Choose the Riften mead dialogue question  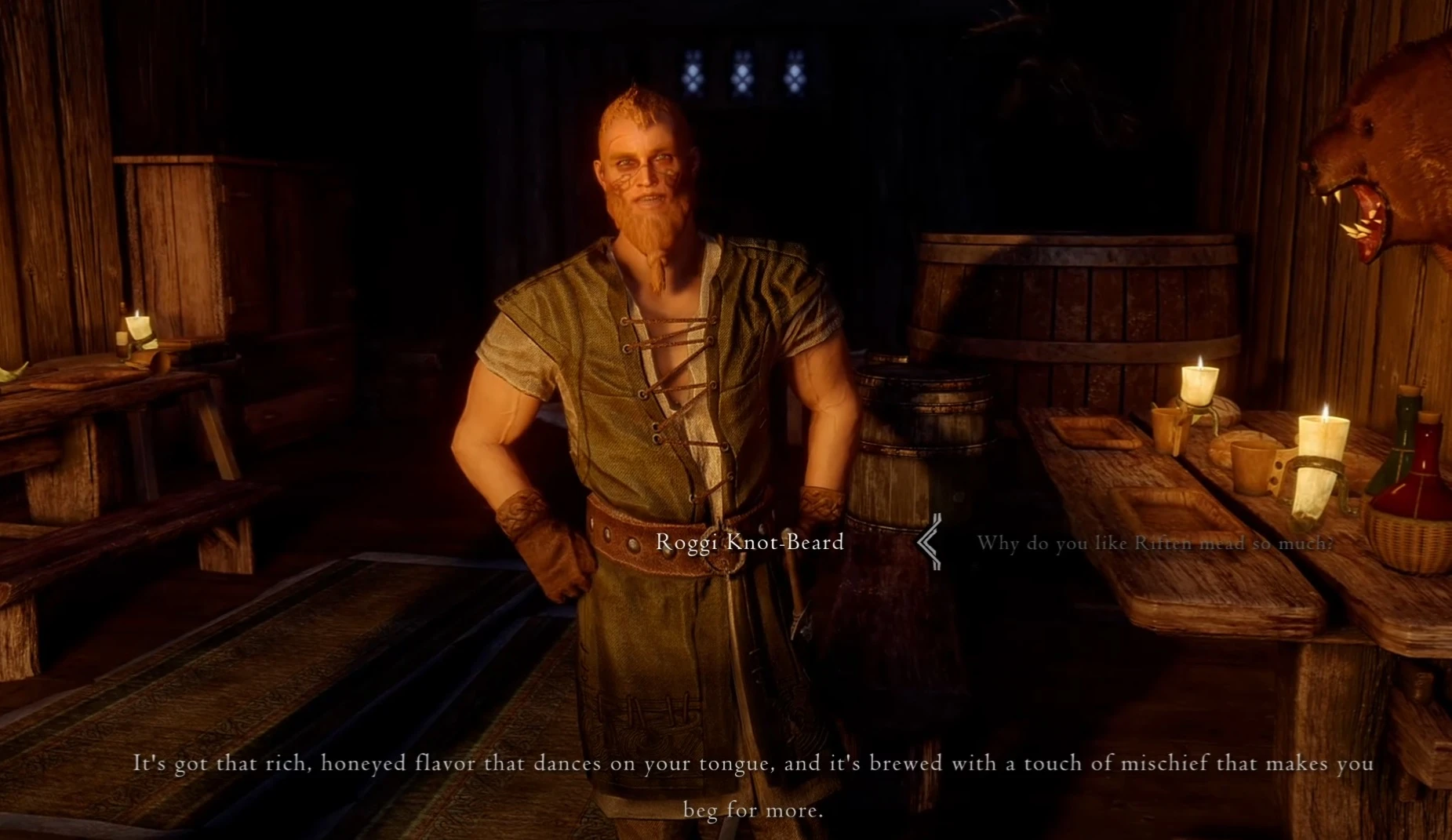click(x=1154, y=543)
